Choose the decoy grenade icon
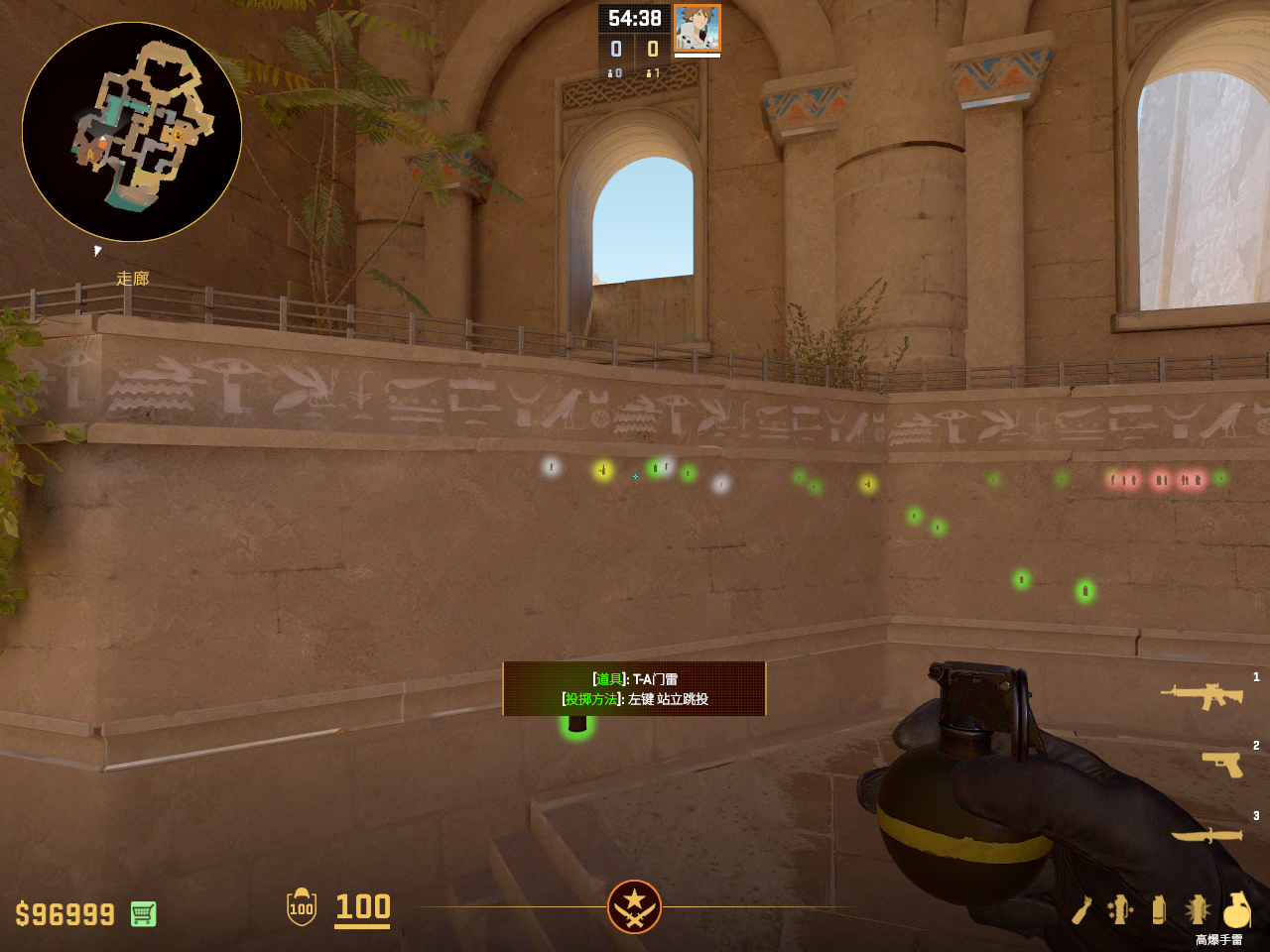This screenshot has width=1270, height=952. pos(1120,909)
